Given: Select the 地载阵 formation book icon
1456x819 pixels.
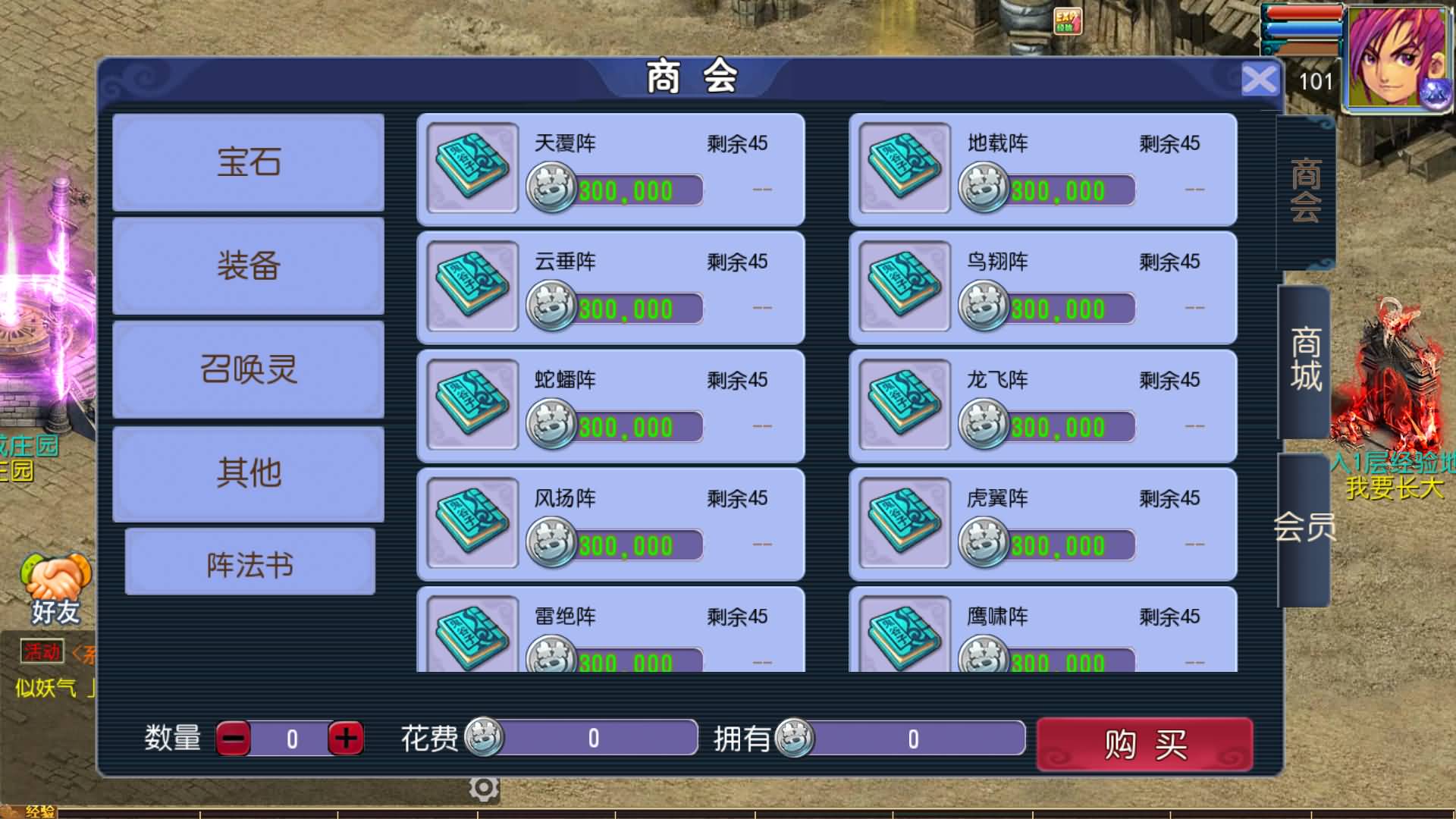Looking at the screenshot, I should coord(902,168).
